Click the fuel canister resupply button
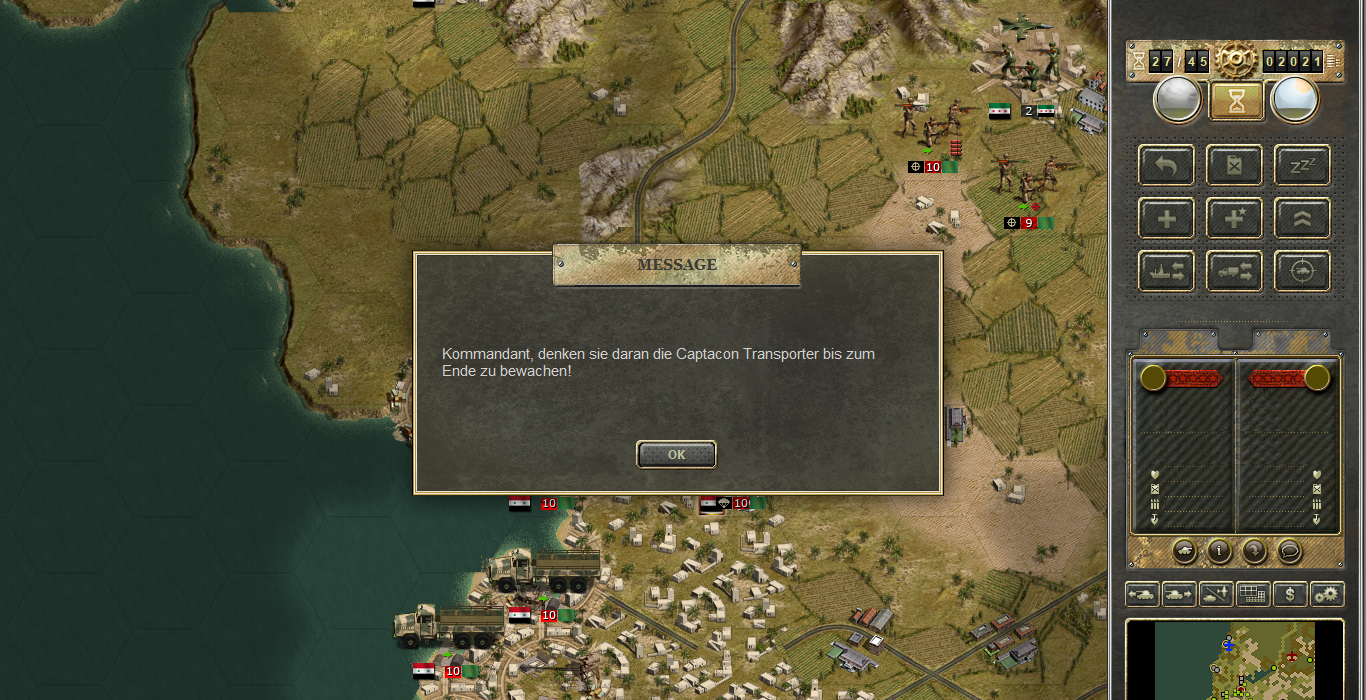Image resolution: width=1366 pixels, height=700 pixels. (1234, 165)
